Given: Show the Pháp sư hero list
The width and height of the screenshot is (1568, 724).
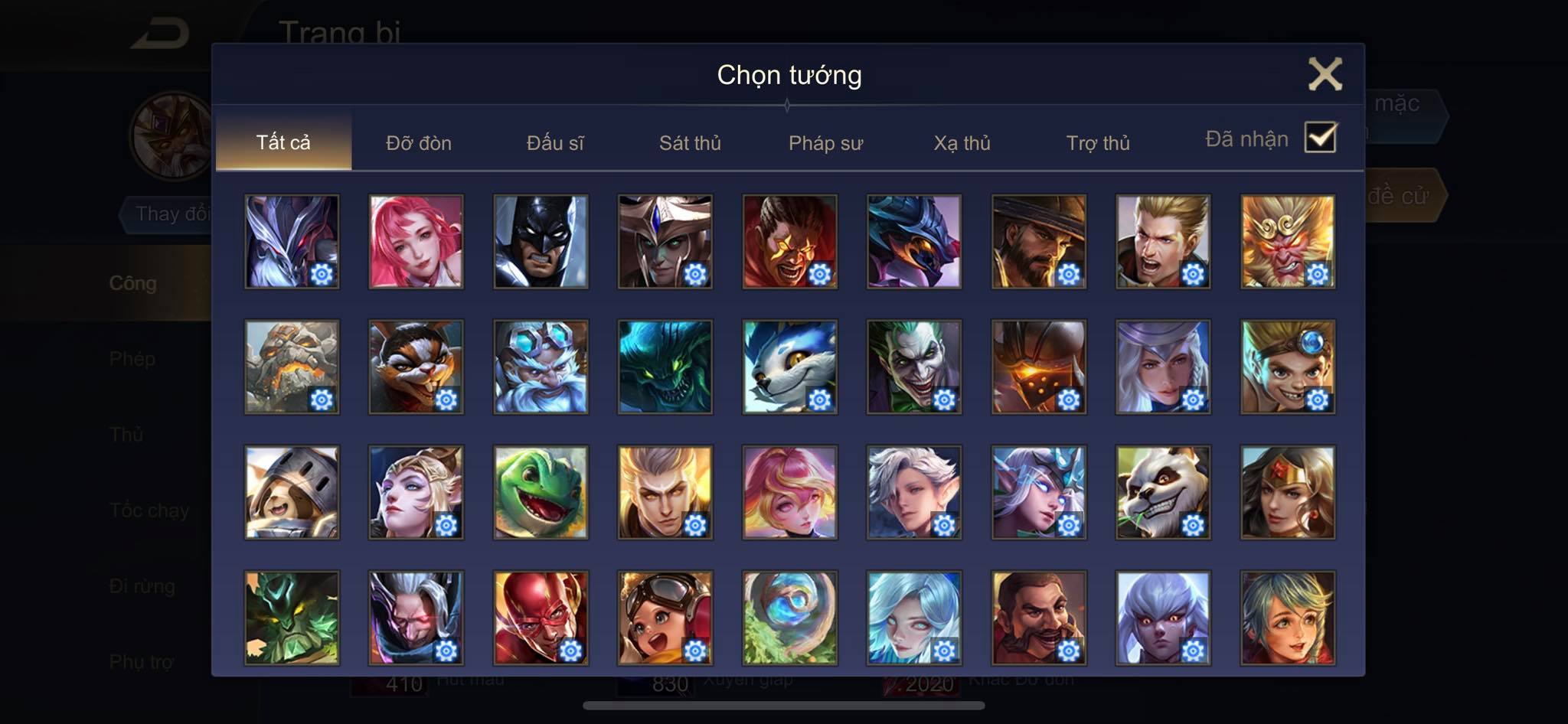Looking at the screenshot, I should pyautogui.click(x=825, y=143).
